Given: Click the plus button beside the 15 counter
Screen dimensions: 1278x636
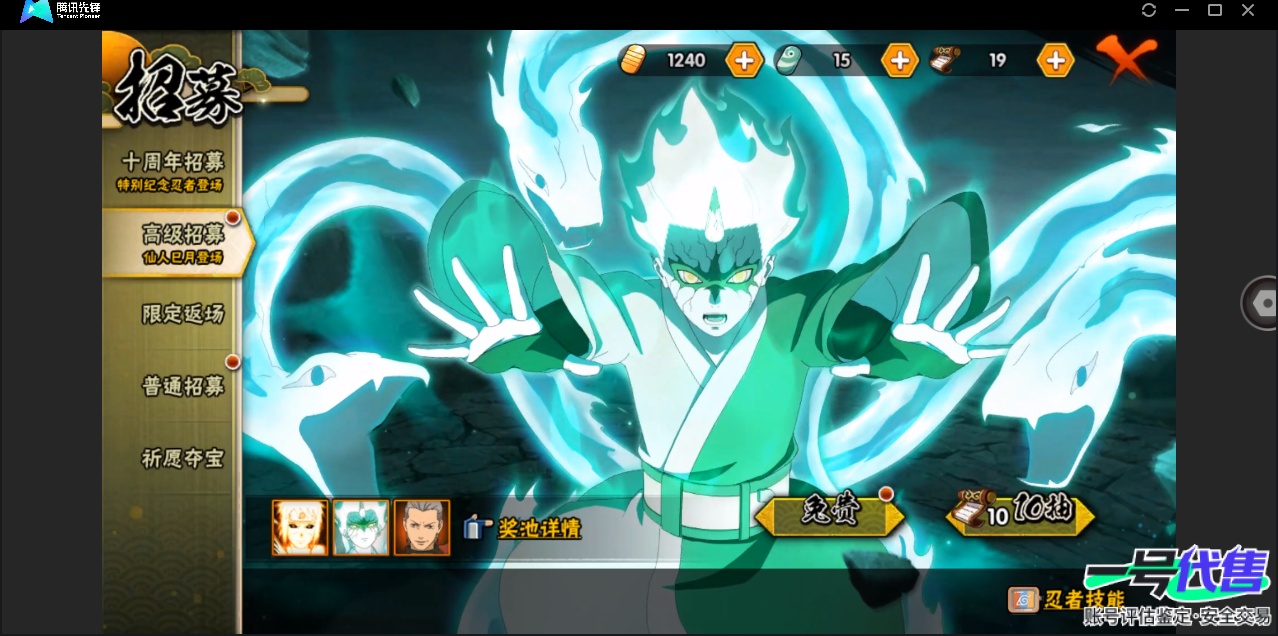Looking at the screenshot, I should 899,60.
